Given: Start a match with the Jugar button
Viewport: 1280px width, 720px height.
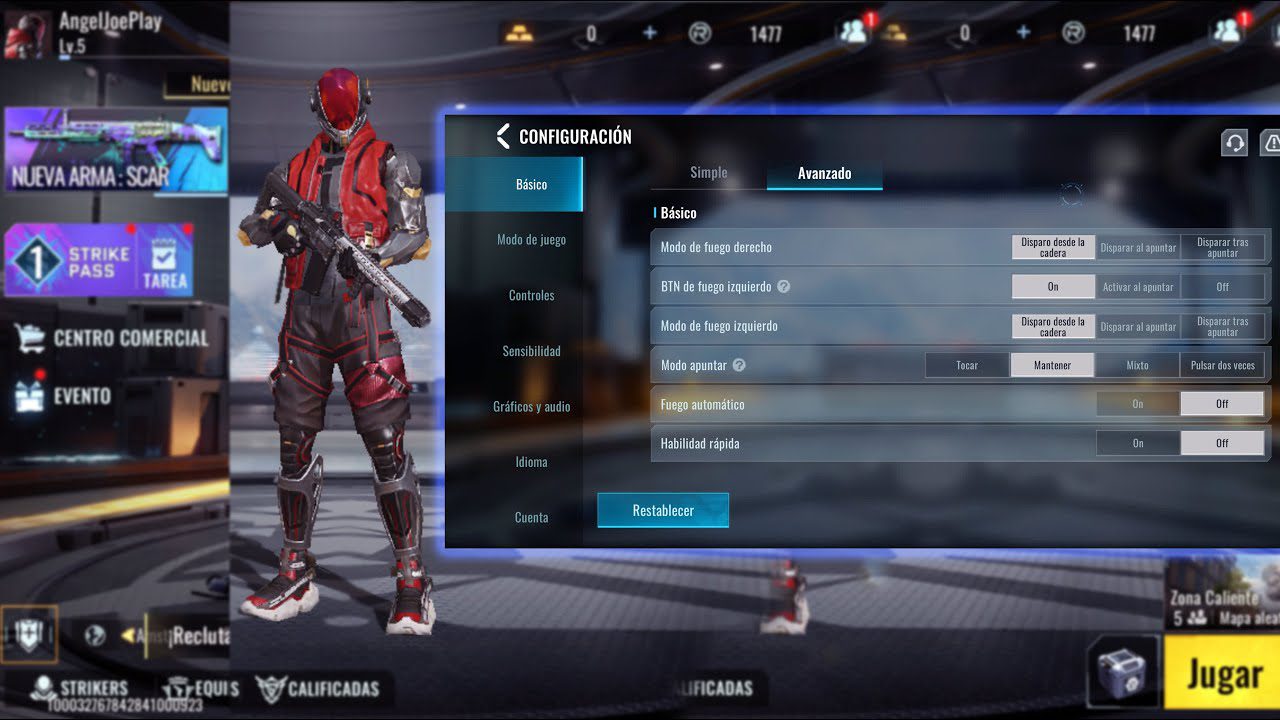Looking at the screenshot, I should (1222, 675).
